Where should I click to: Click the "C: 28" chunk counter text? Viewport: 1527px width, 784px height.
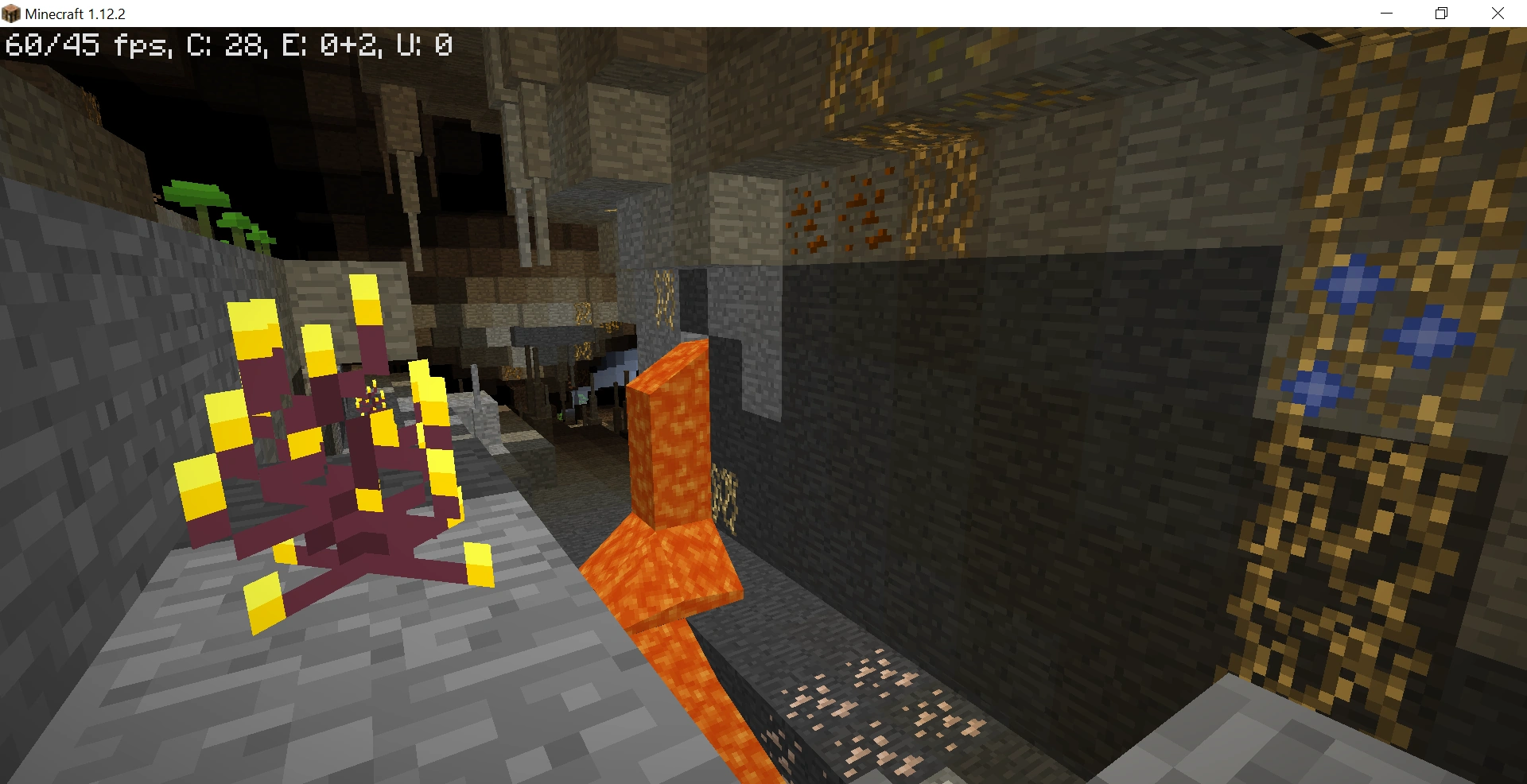pyautogui.click(x=223, y=45)
